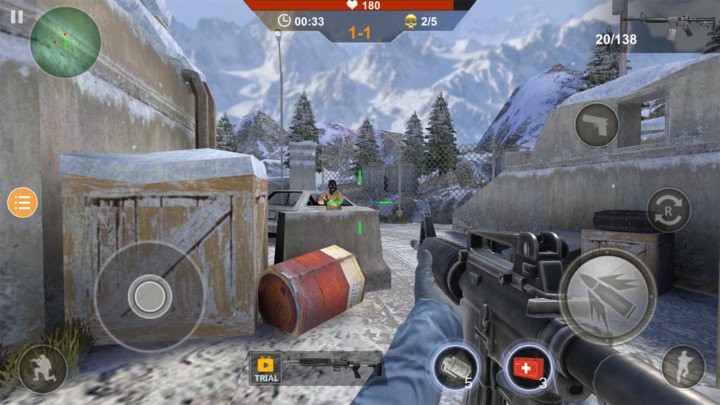Use the medkit item
This screenshot has width=720, height=405.
(x=528, y=367)
